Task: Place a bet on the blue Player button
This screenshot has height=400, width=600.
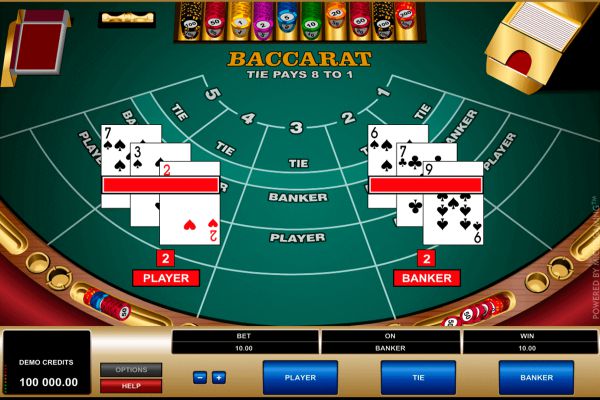Action: click(x=300, y=377)
